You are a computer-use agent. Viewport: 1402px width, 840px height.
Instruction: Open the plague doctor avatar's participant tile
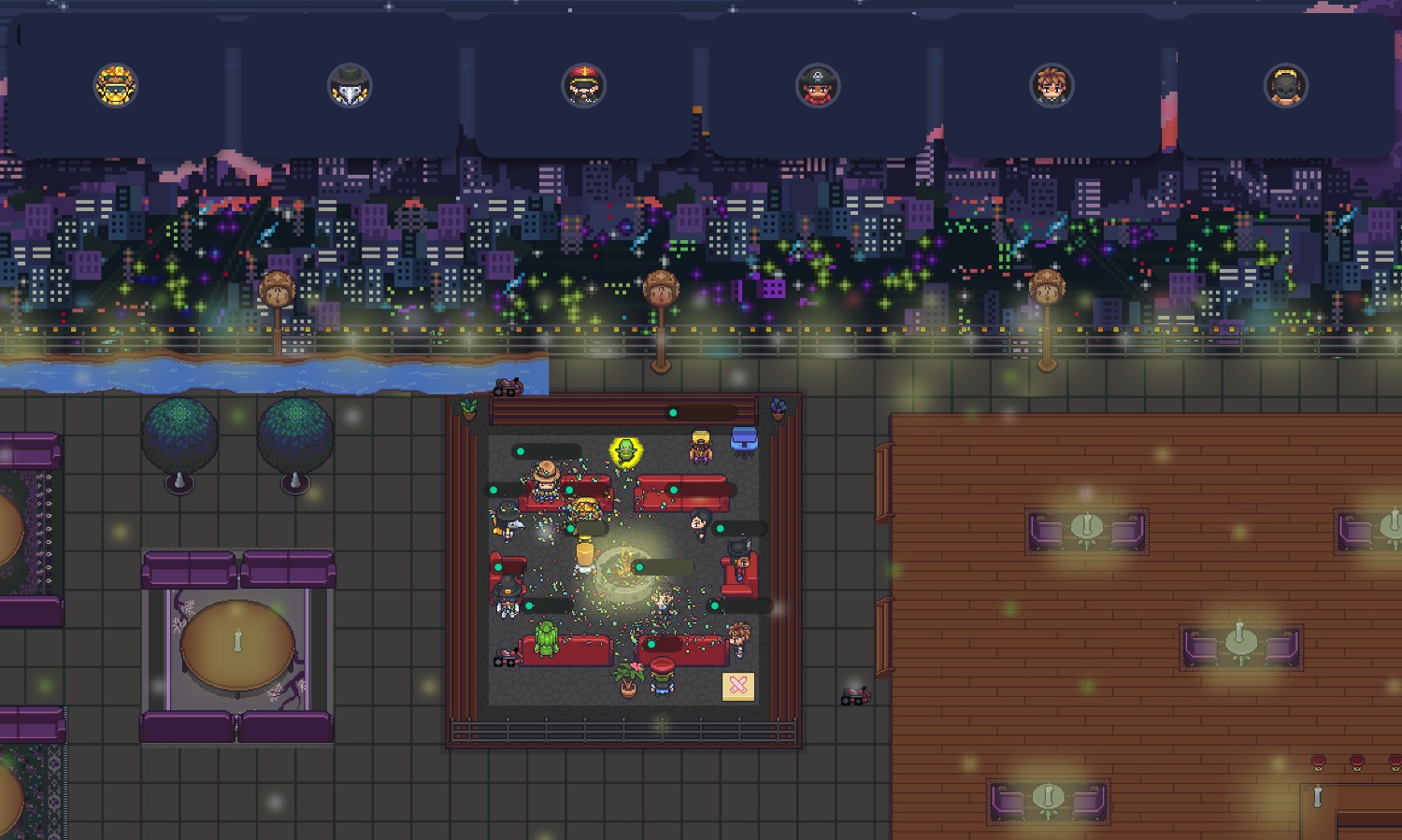pos(350,86)
